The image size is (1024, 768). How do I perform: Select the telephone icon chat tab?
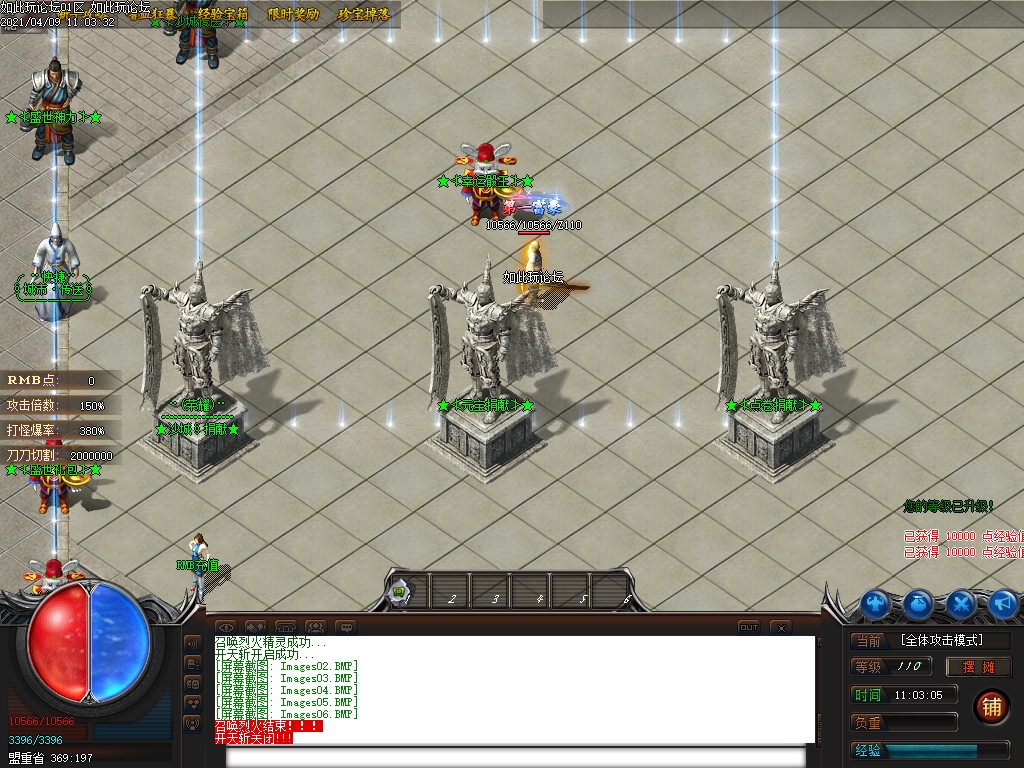286,627
